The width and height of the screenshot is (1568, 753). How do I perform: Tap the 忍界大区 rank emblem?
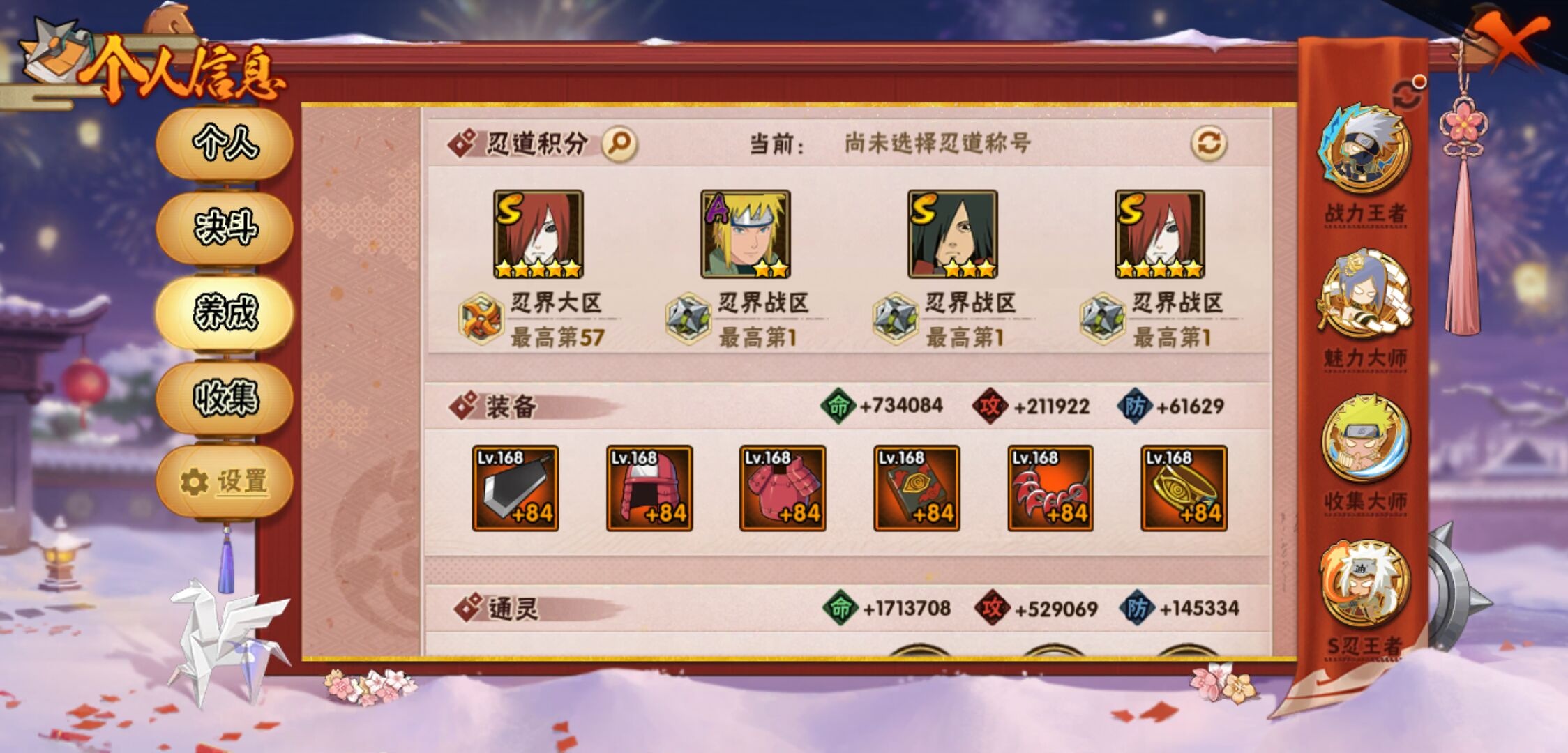pyautogui.click(x=480, y=317)
